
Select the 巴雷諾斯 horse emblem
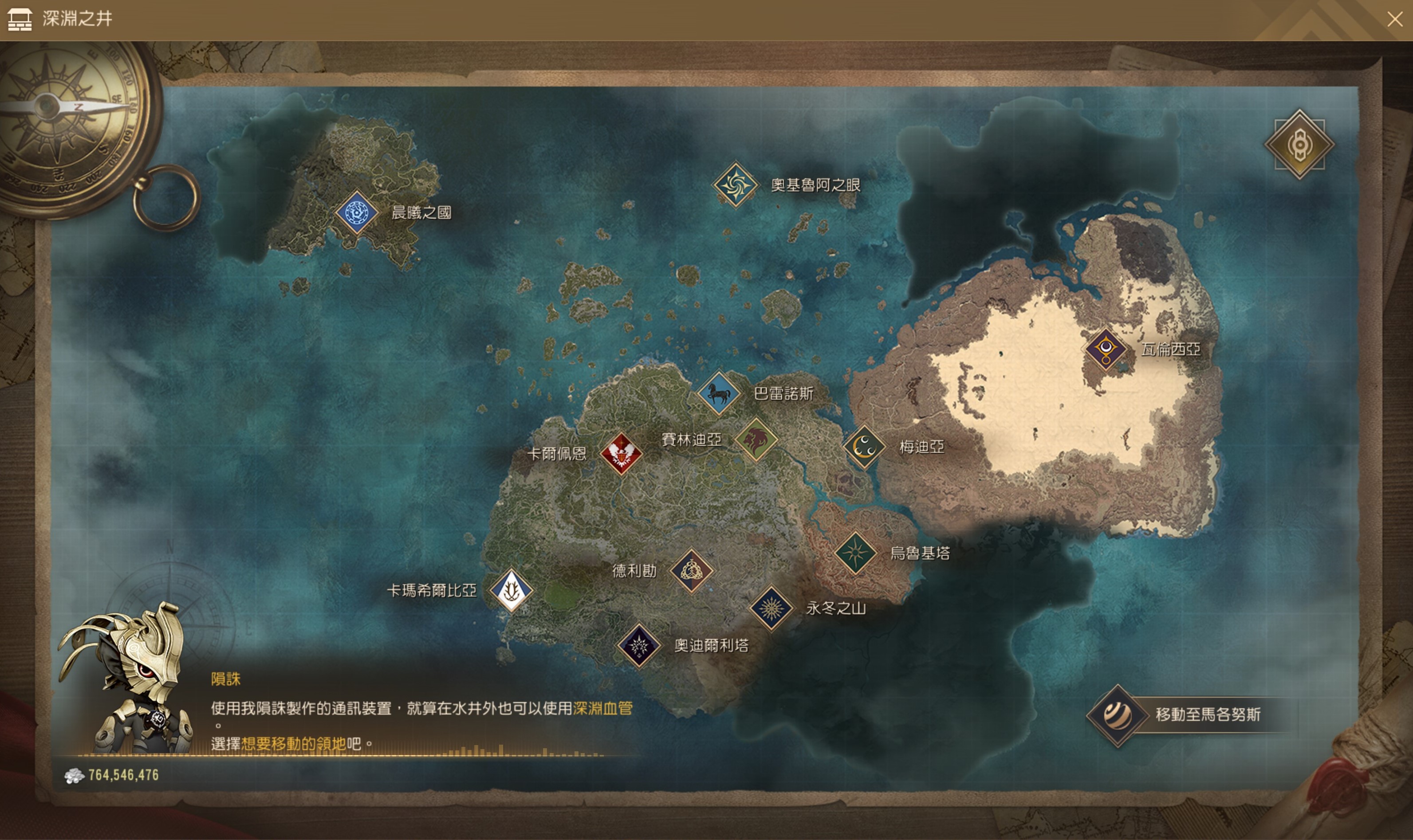pos(718,393)
